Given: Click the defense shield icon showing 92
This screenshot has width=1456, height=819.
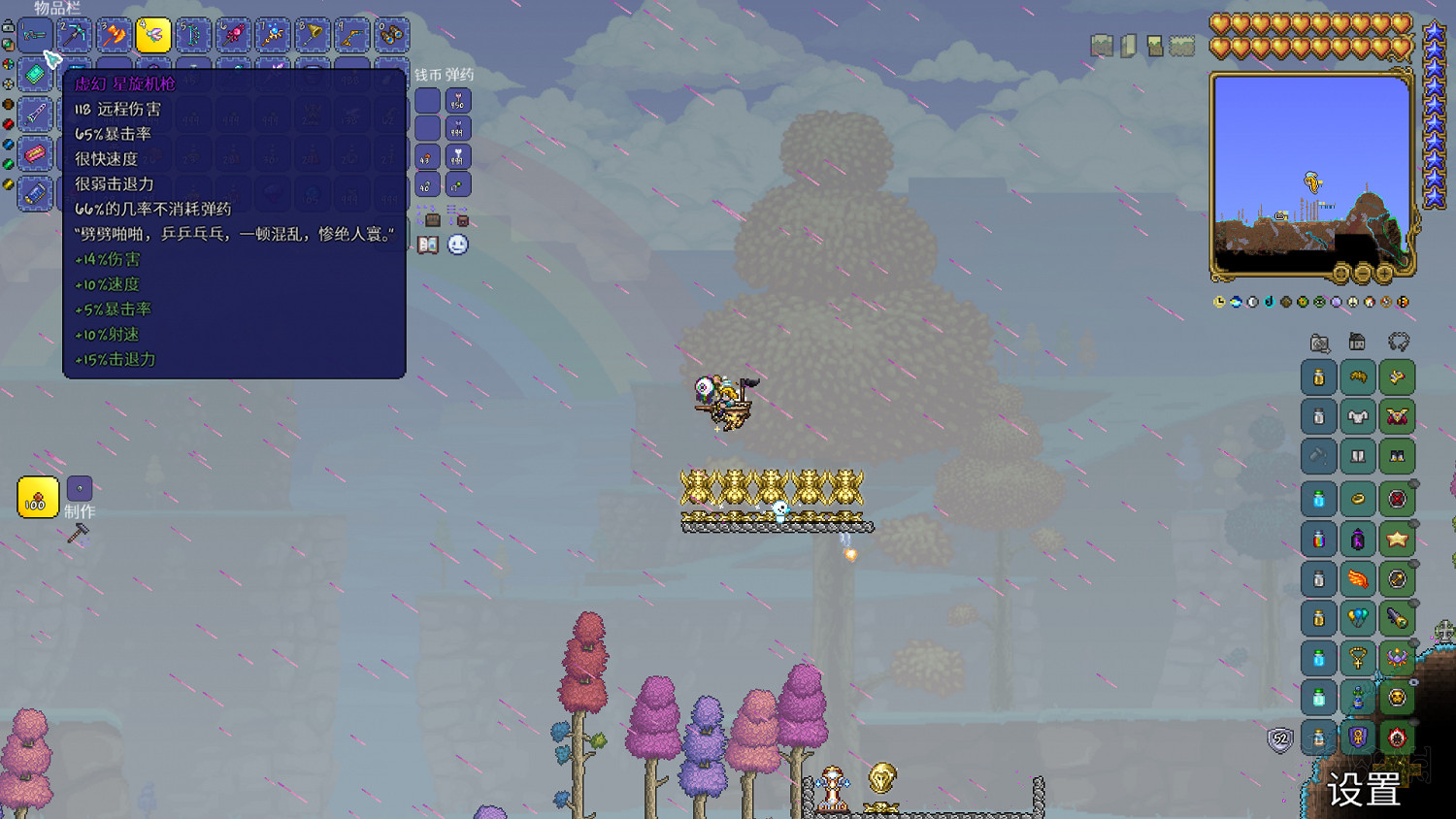Looking at the screenshot, I should (1279, 740).
